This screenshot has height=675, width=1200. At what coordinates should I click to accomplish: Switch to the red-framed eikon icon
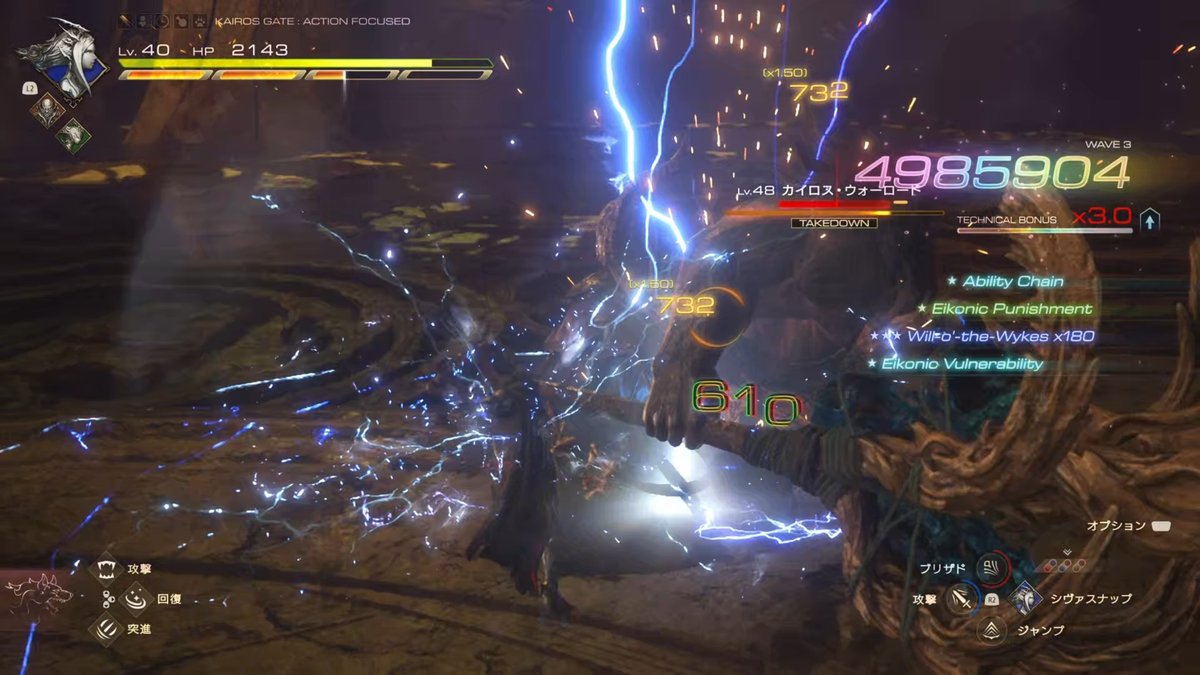point(45,111)
